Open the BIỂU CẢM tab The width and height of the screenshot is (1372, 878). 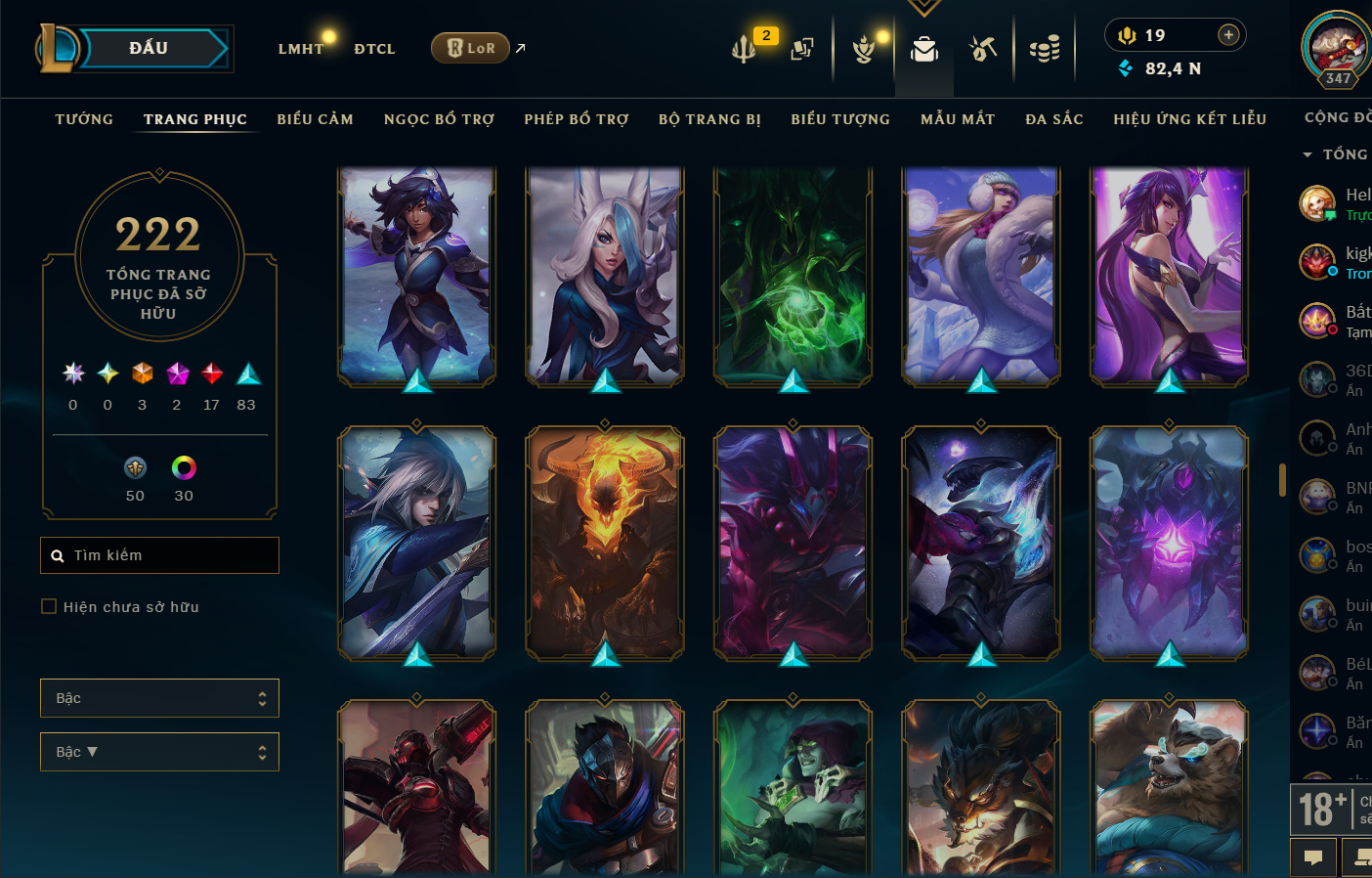click(315, 119)
